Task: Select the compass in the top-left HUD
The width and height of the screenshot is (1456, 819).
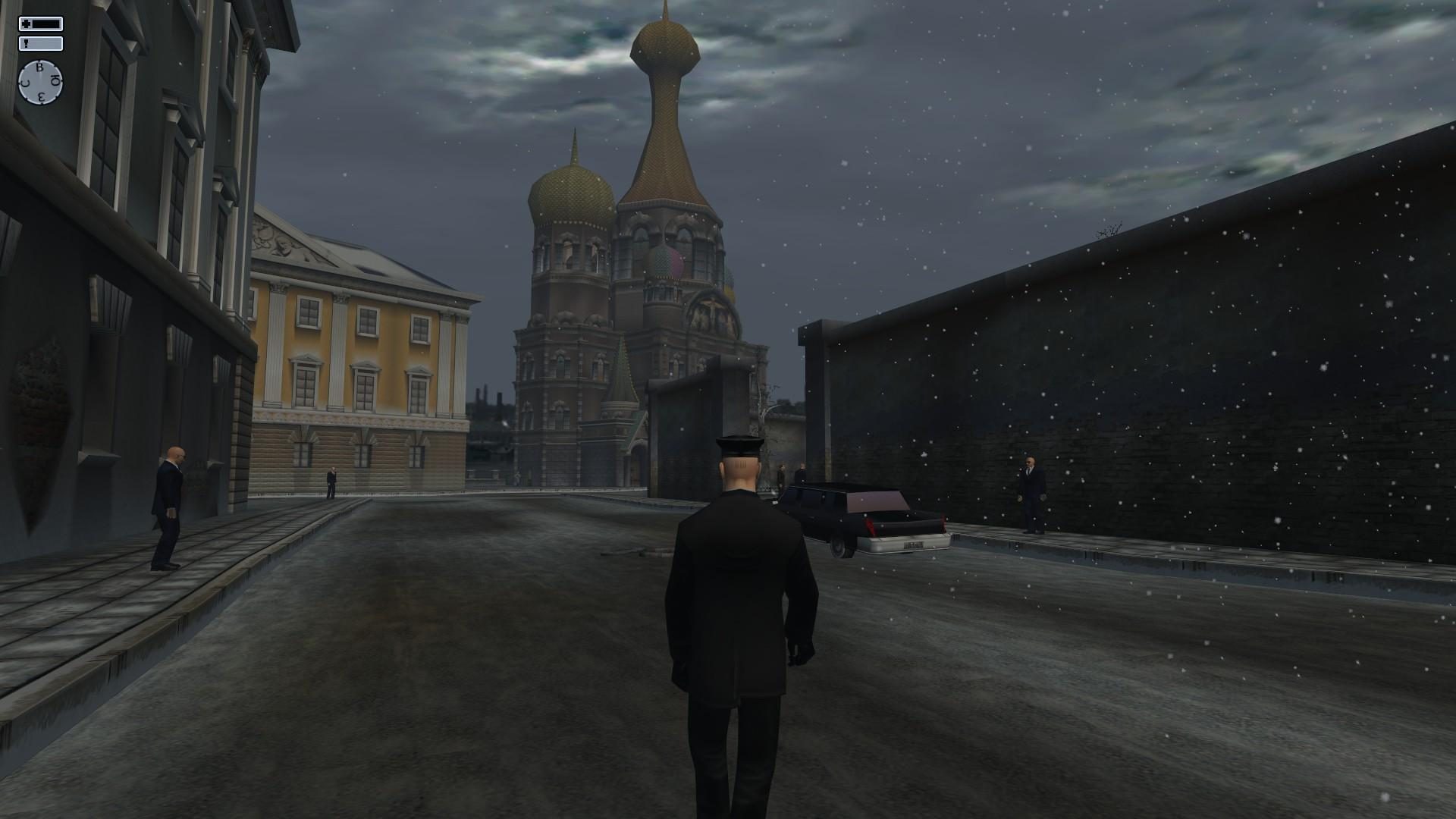Action: click(42, 81)
